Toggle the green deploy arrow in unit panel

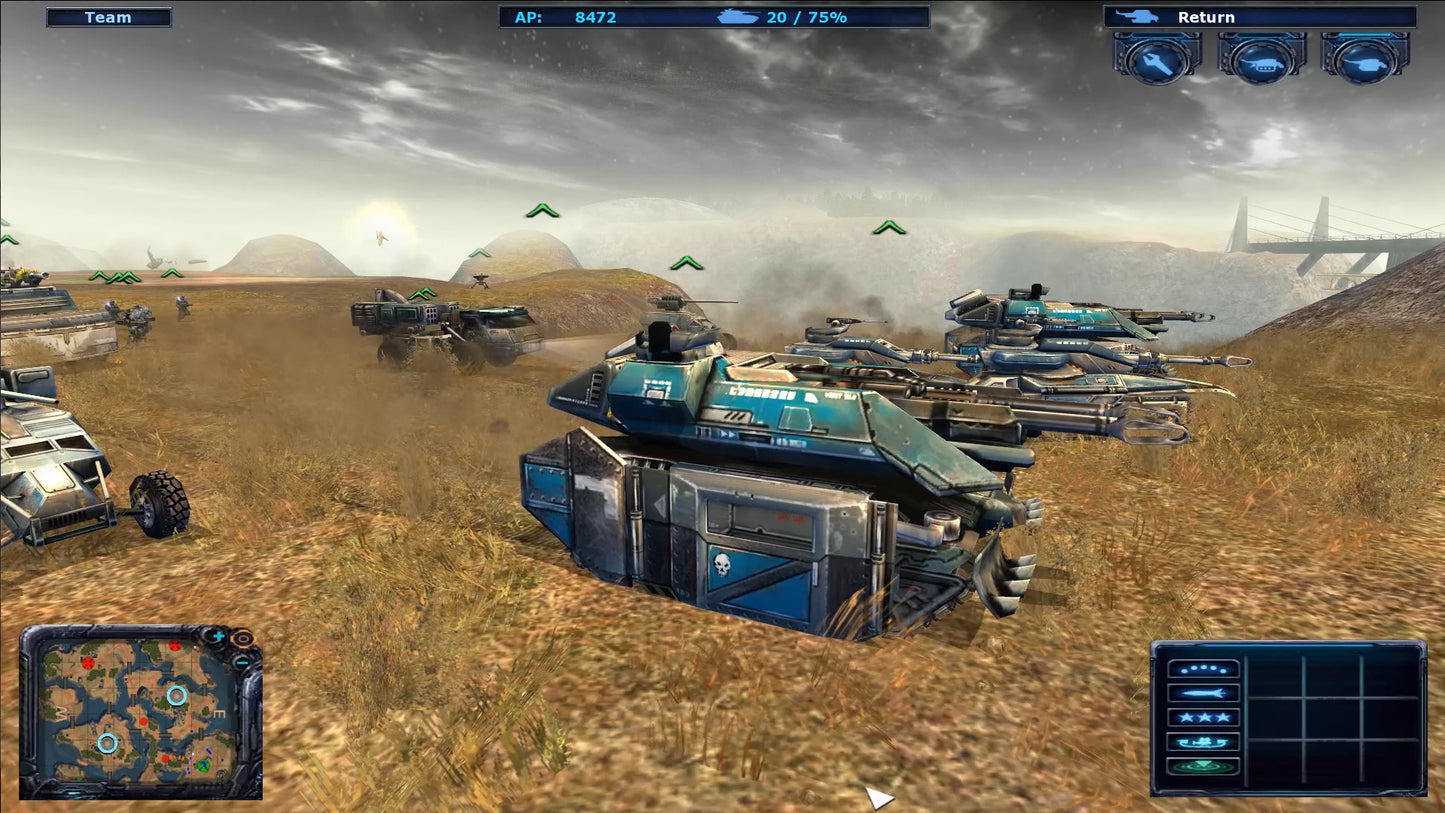pyautogui.click(x=1203, y=765)
